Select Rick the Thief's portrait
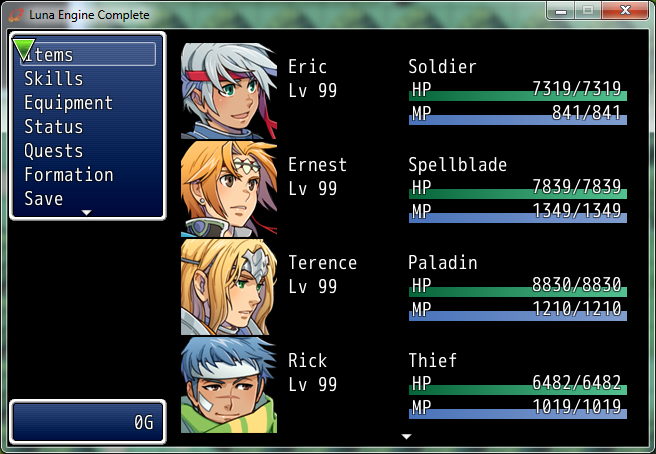The image size is (656, 454). click(228, 385)
